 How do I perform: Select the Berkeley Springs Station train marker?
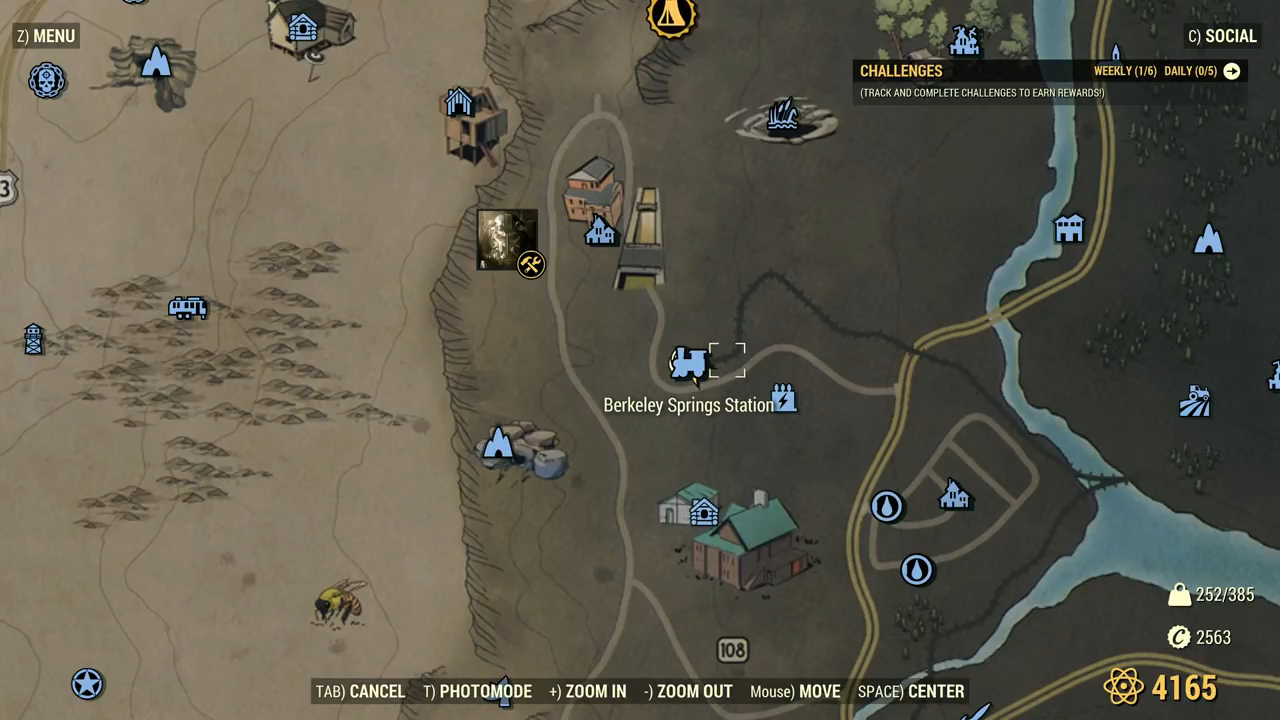[x=688, y=364]
